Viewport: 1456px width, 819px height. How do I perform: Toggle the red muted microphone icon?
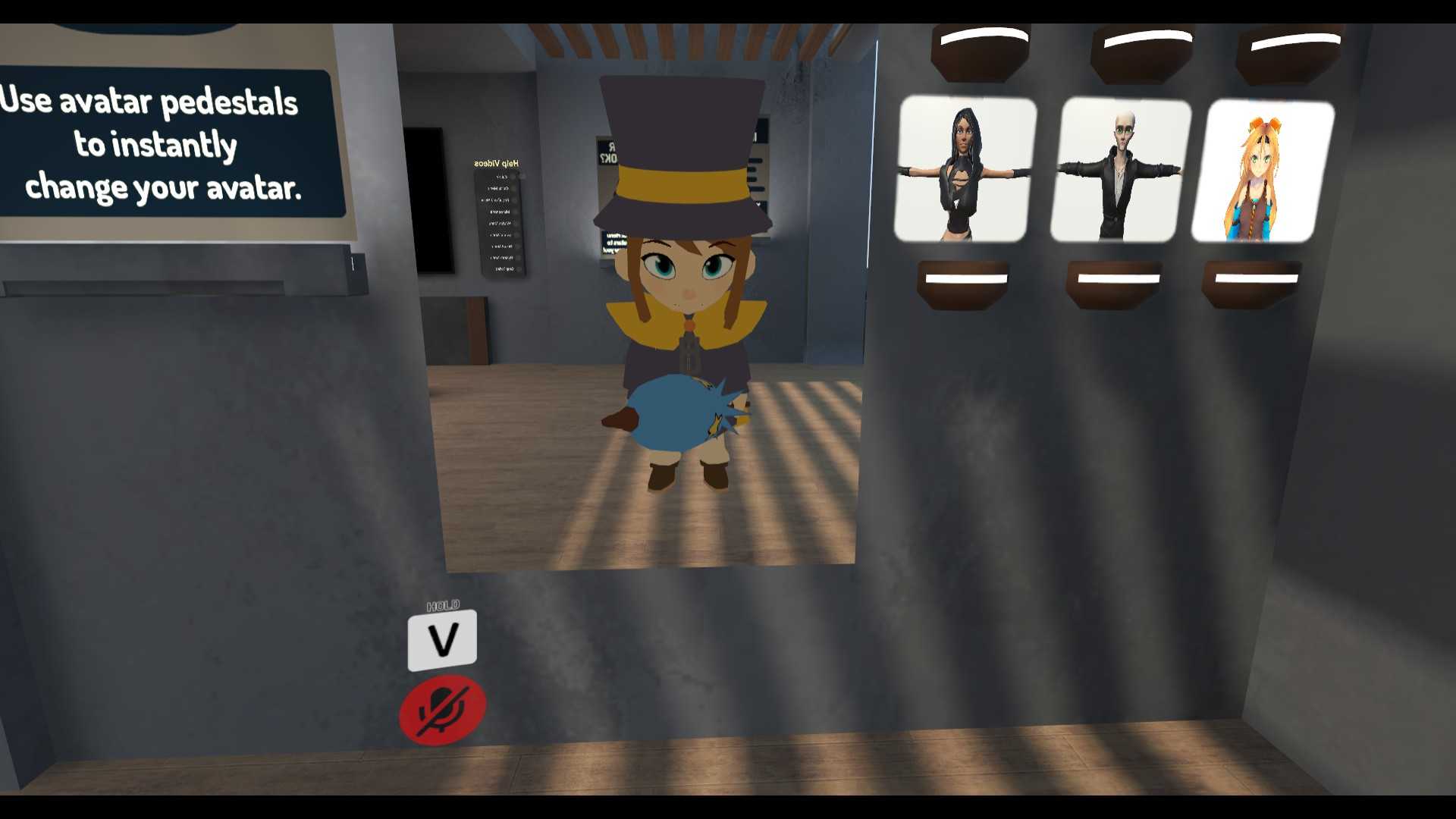coord(443,711)
